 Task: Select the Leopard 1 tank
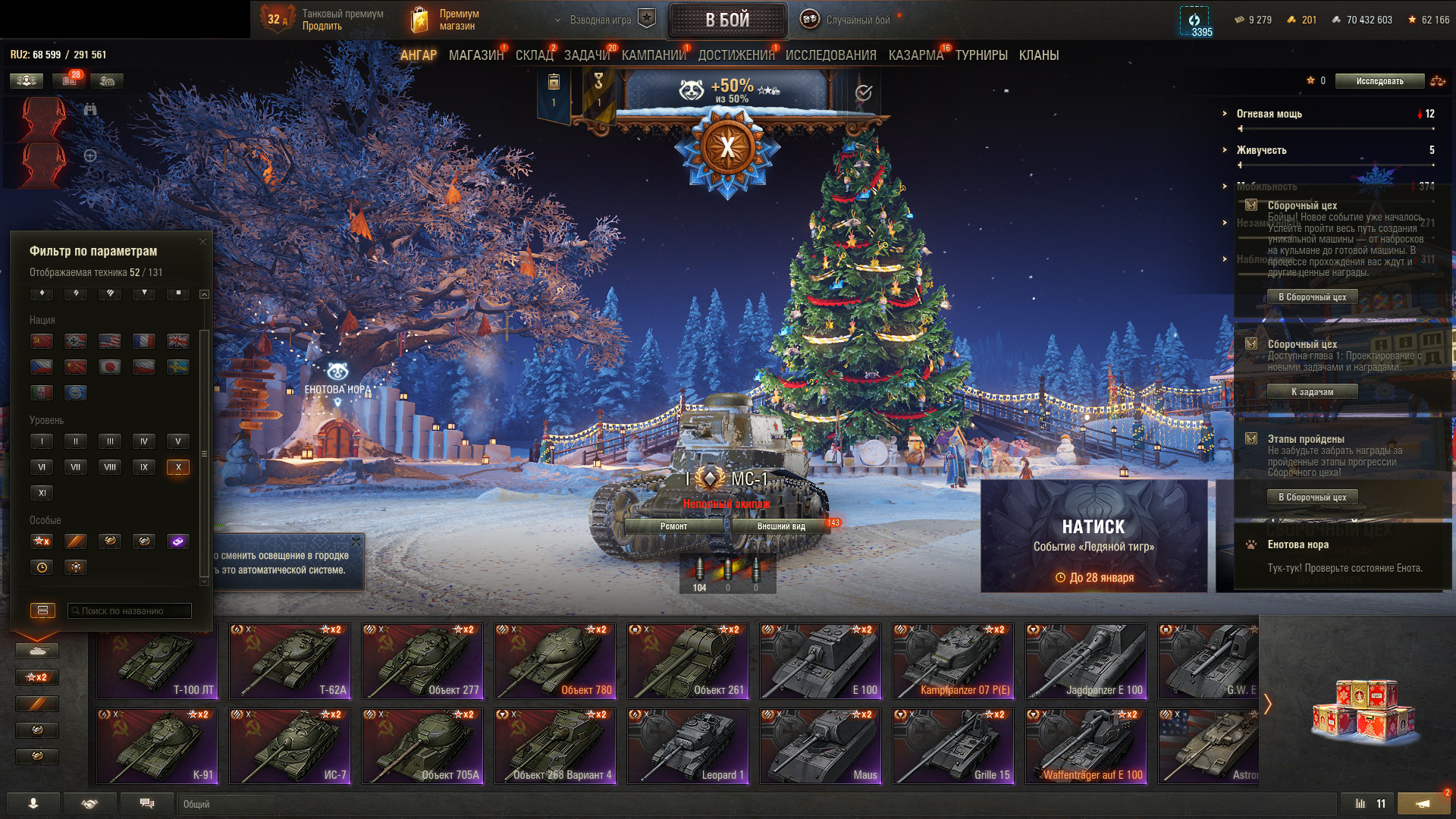(688, 746)
